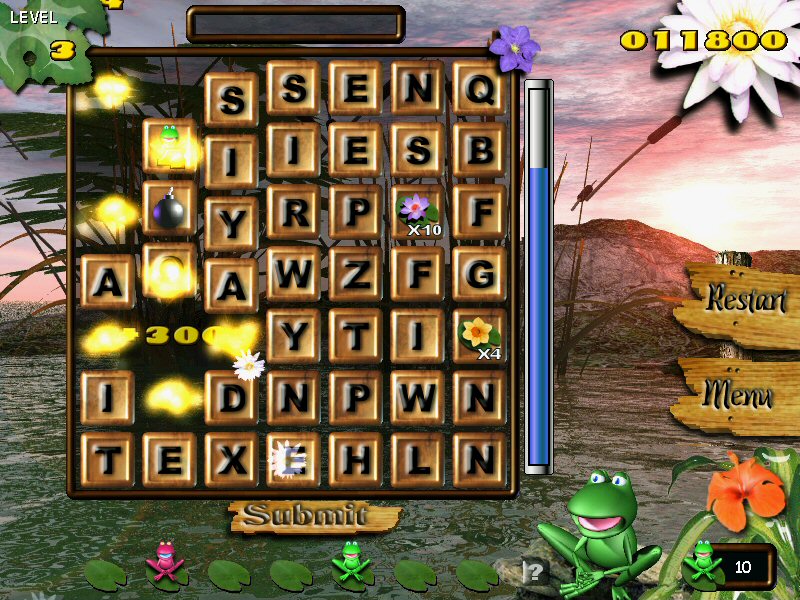
Task: Select the Q letter tile
Action: (480, 89)
